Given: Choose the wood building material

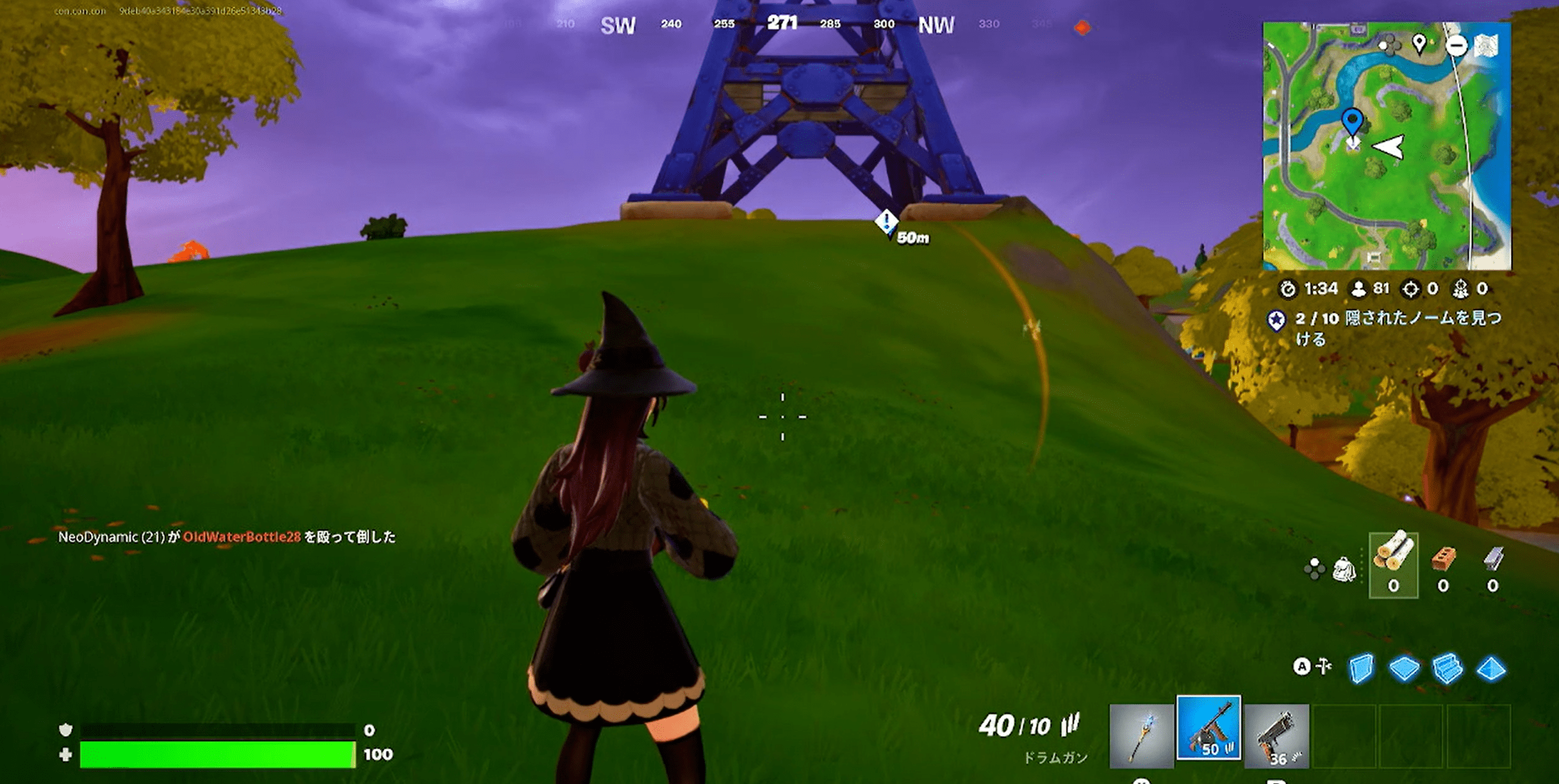Looking at the screenshot, I should coord(1393,564).
